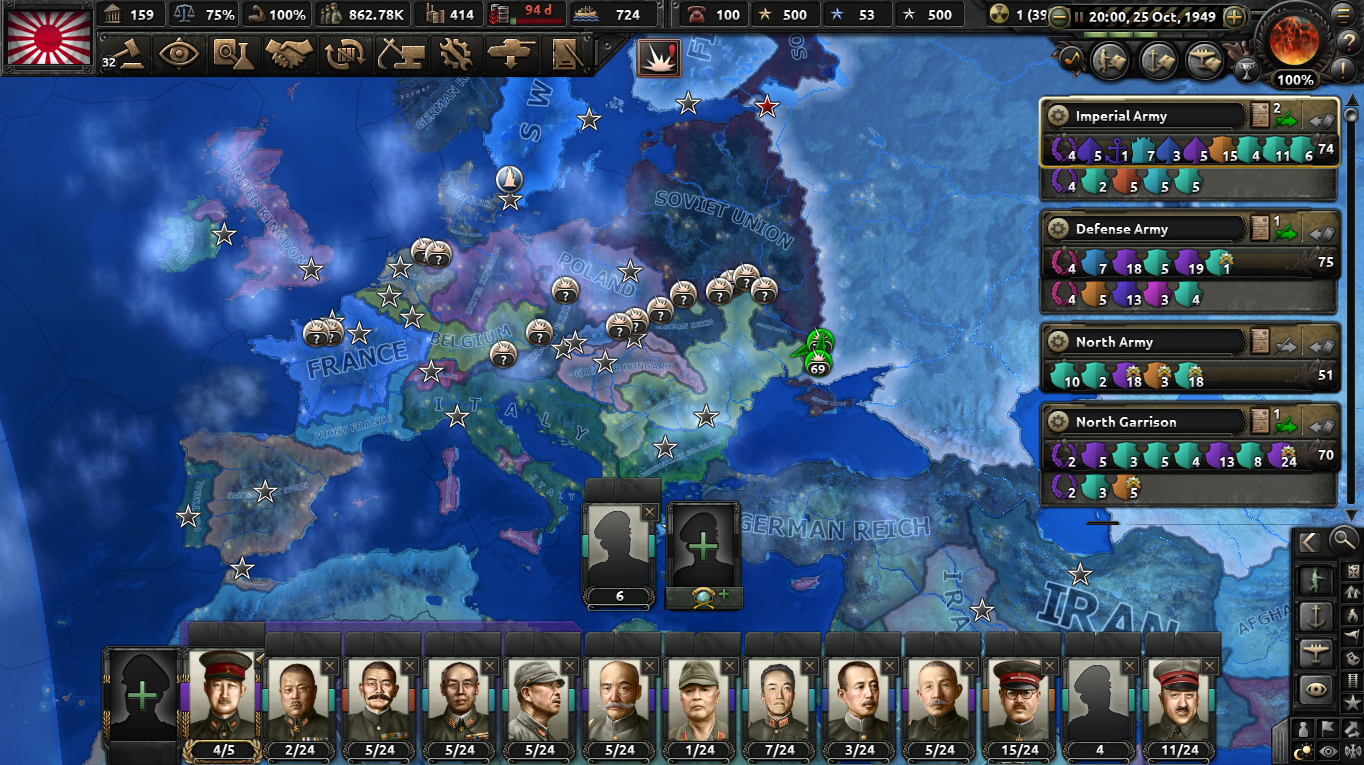Select the airplane units filter tab in the sidebar
The width and height of the screenshot is (1364, 765).
(x=1315, y=651)
